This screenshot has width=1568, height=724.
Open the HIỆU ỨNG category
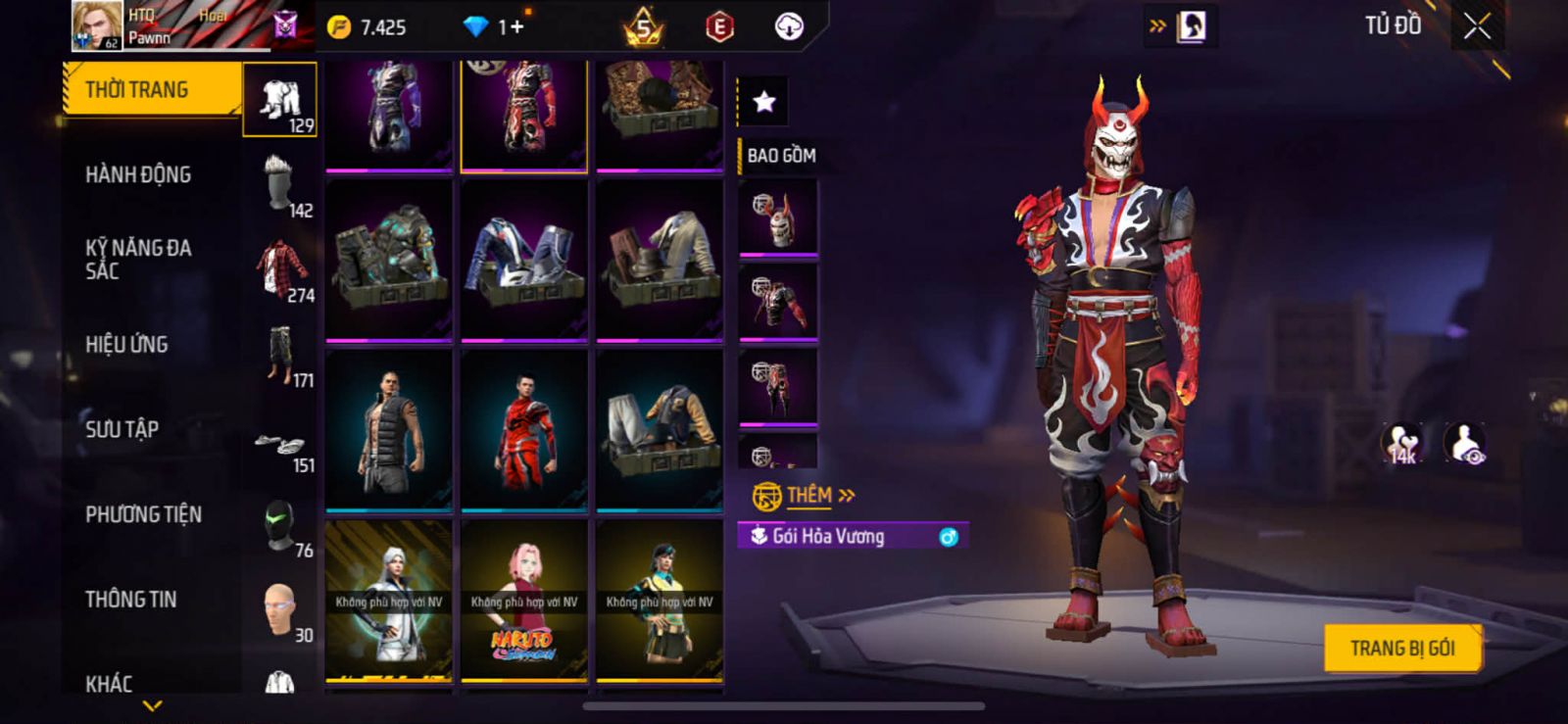click(x=126, y=345)
